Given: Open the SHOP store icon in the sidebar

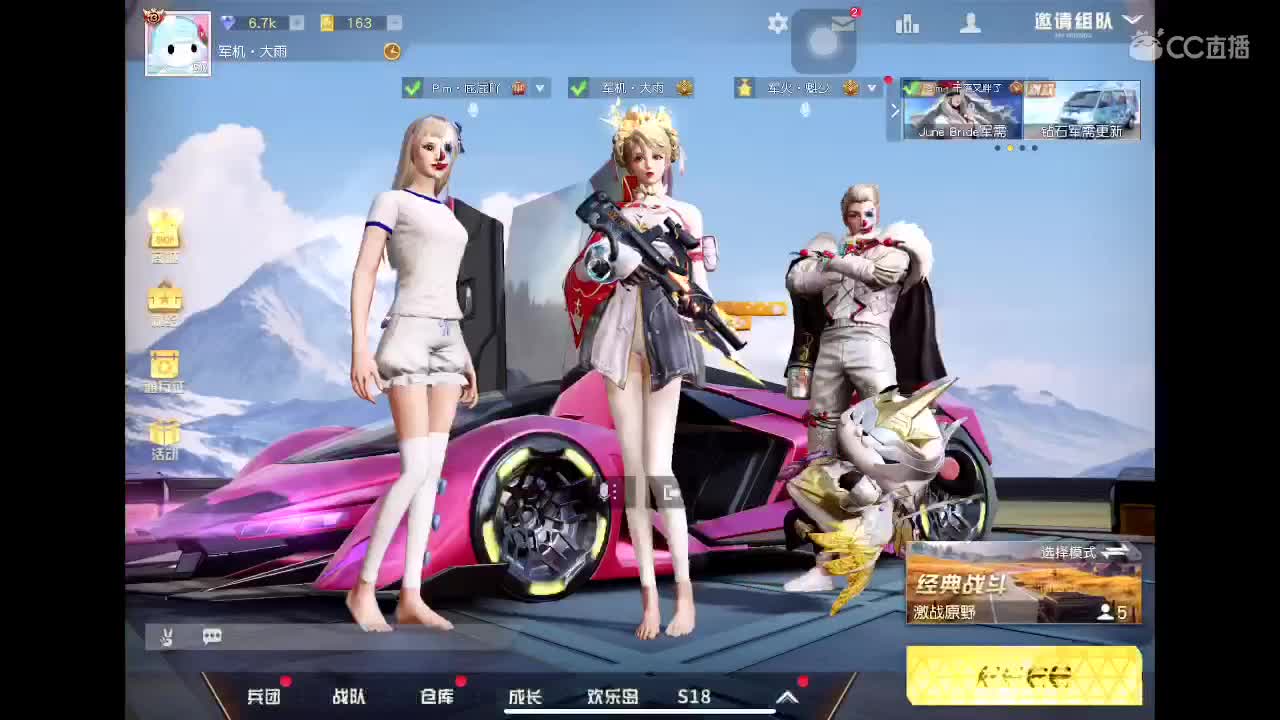Looking at the screenshot, I should click(x=165, y=235).
